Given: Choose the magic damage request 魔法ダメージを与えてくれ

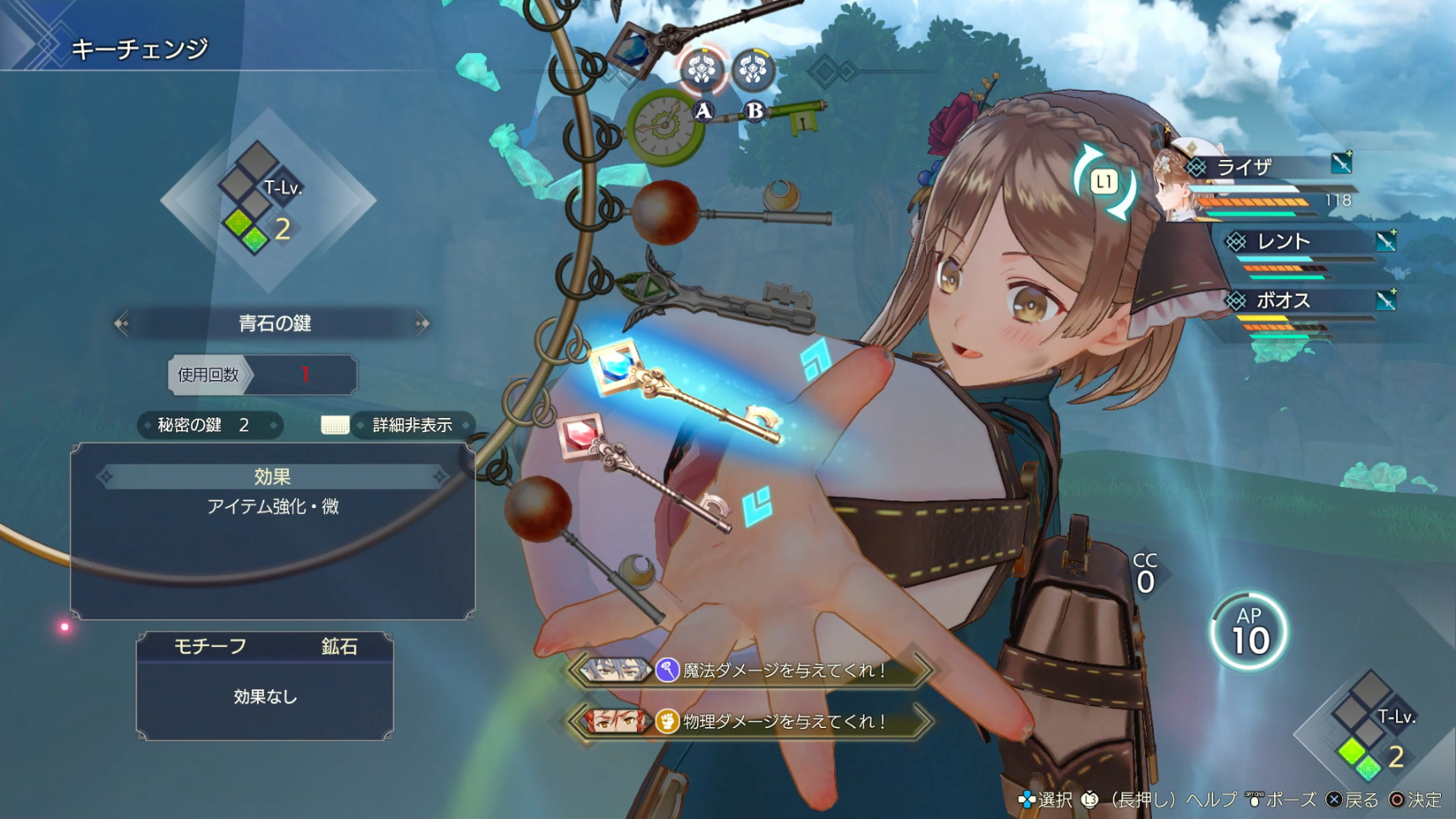Looking at the screenshot, I should click(x=750, y=671).
